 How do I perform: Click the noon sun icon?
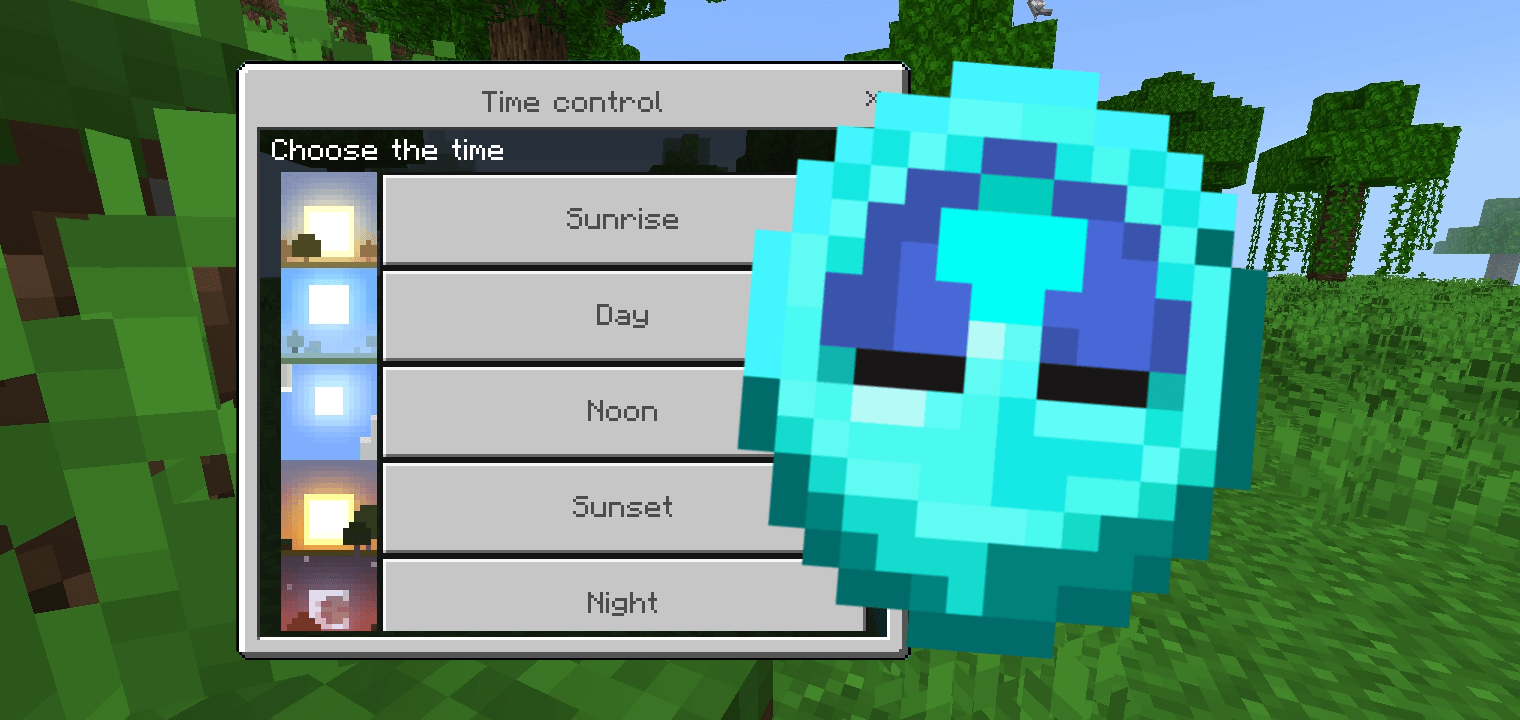pos(328,411)
